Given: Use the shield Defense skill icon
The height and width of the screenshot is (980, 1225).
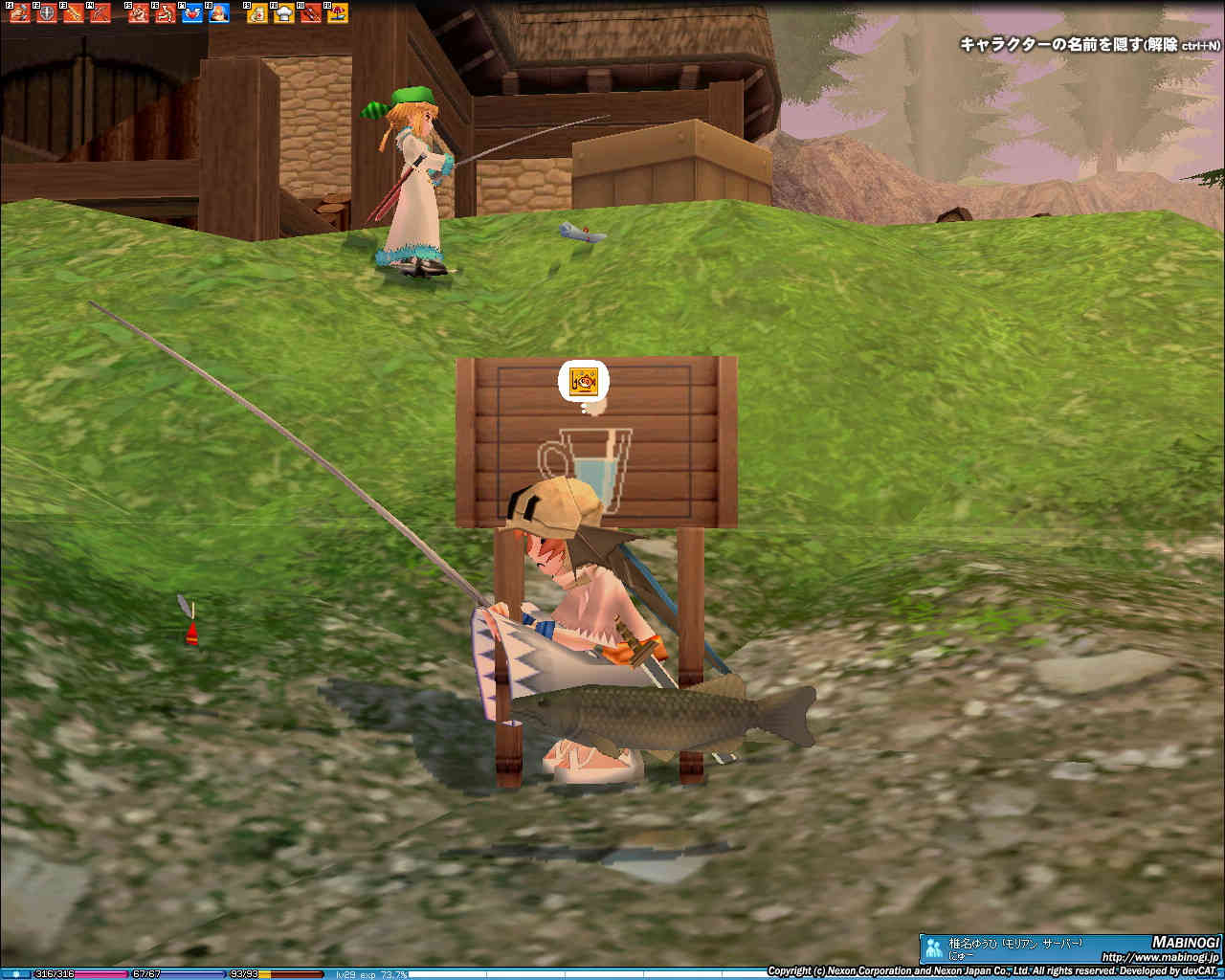Looking at the screenshot, I should point(47,13).
